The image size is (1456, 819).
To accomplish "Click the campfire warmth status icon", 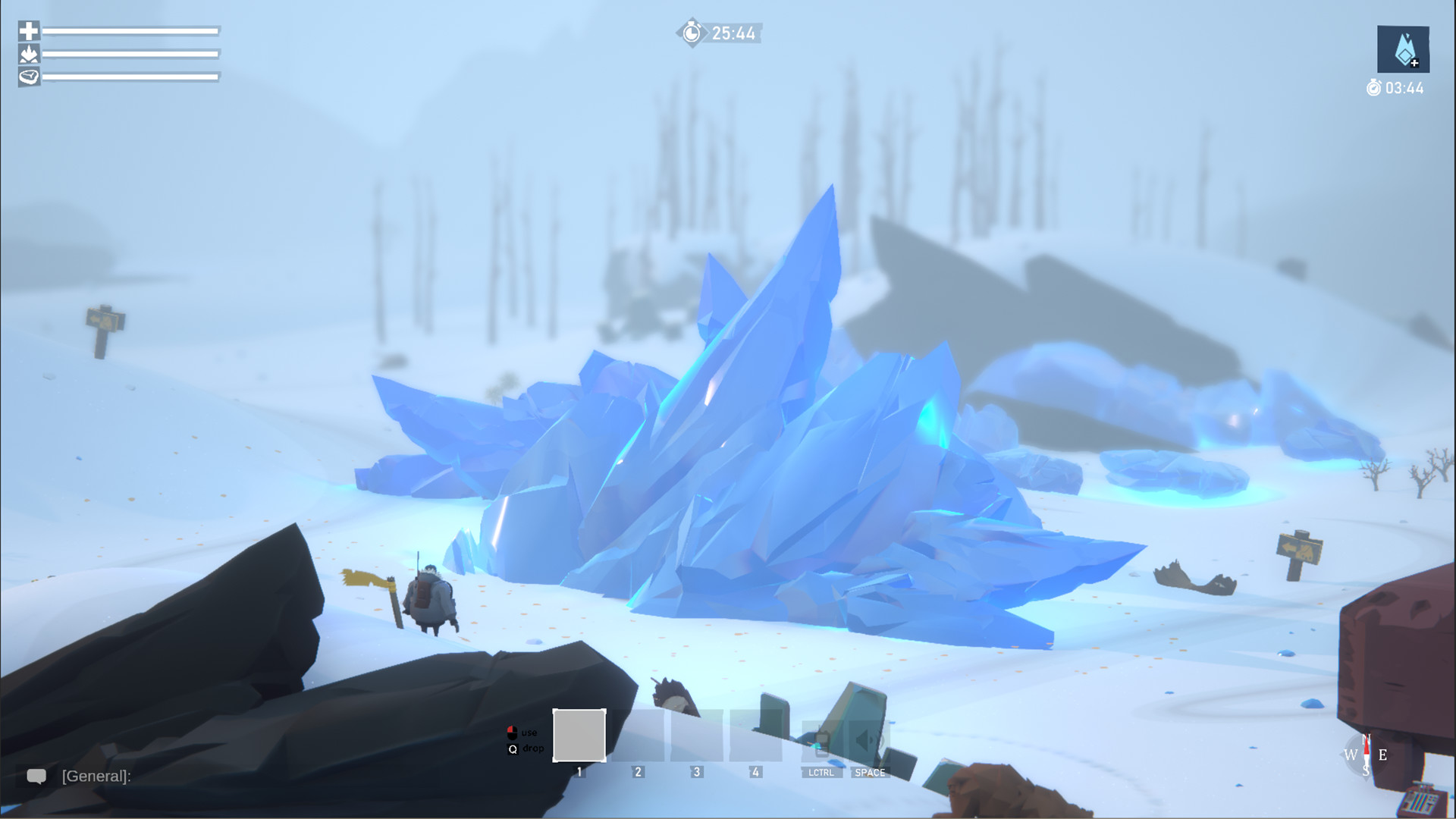I will coord(28,54).
